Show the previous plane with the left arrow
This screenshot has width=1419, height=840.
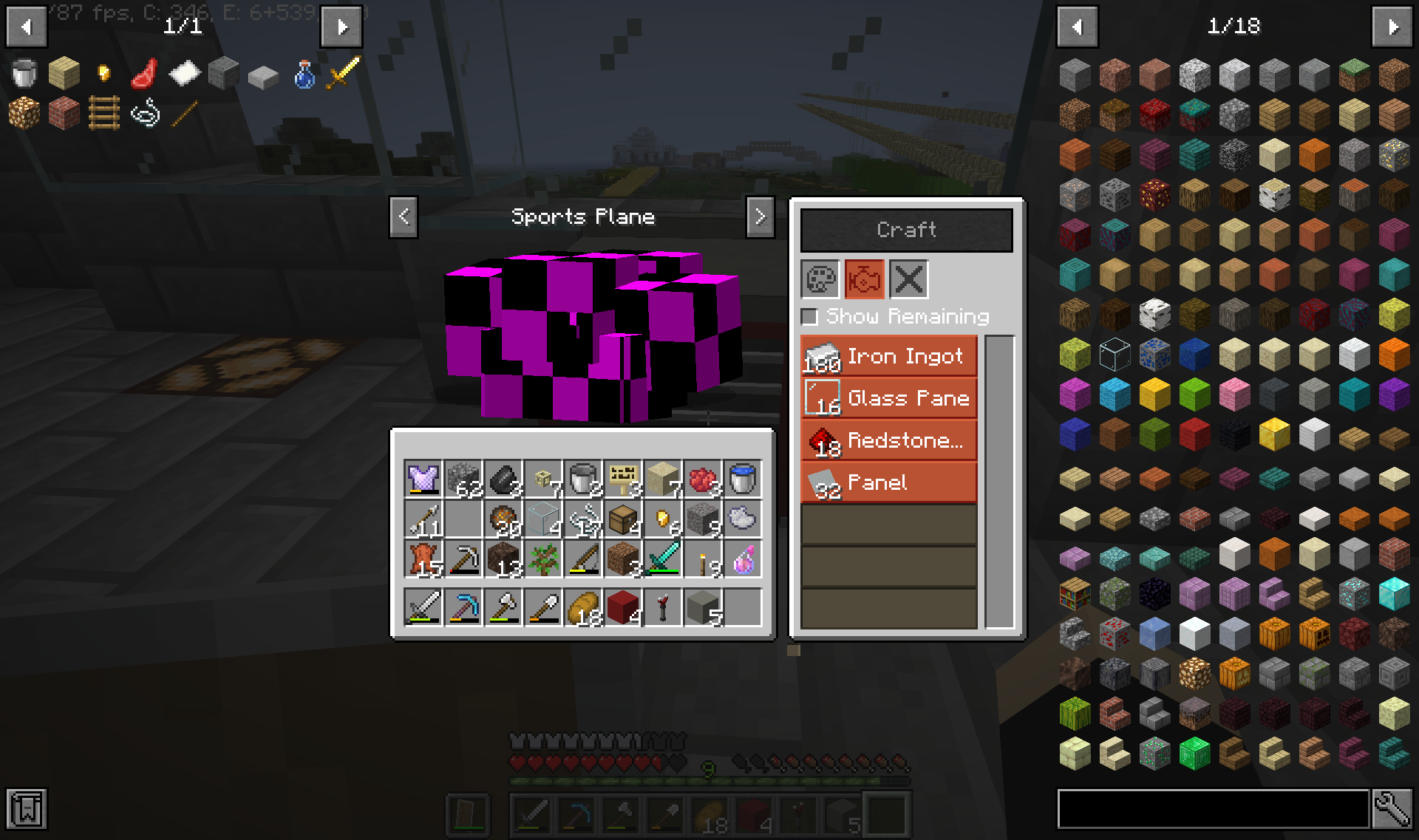[x=403, y=216]
